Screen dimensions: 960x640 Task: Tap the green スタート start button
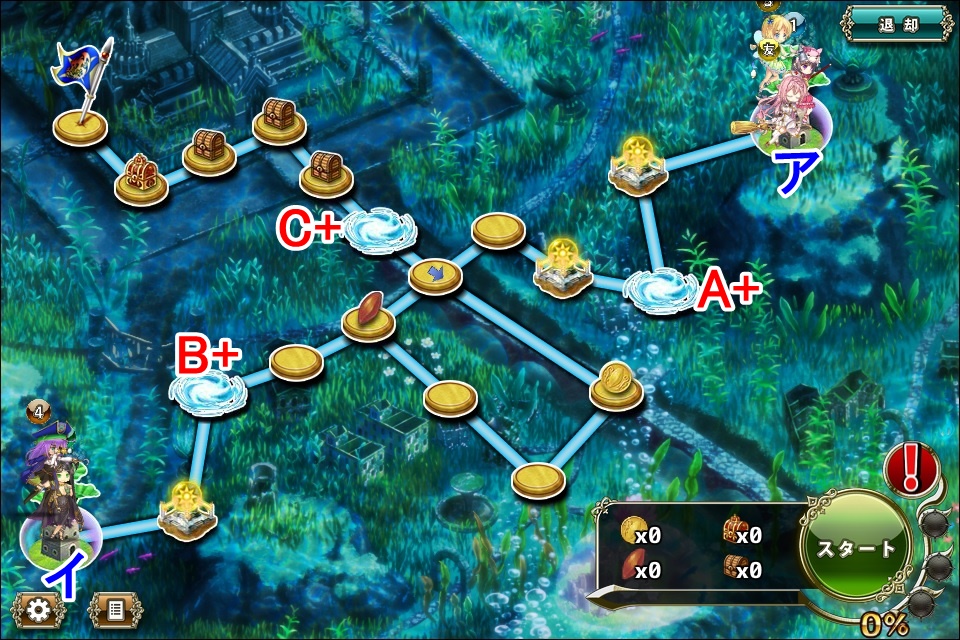[x=857, y=549]
